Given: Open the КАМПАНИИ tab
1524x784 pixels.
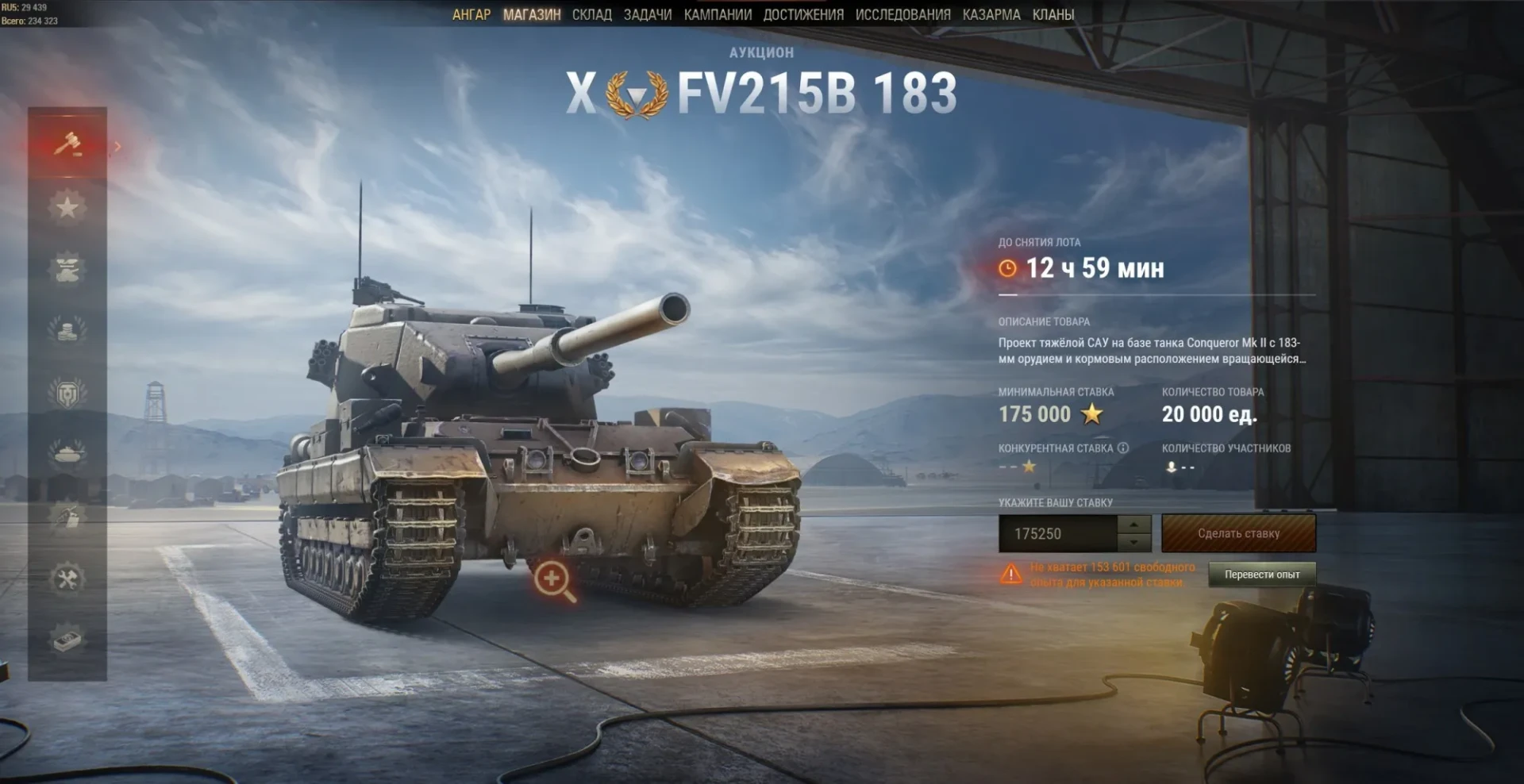Looking at the screenshot, I should click(x=718, y=14).
